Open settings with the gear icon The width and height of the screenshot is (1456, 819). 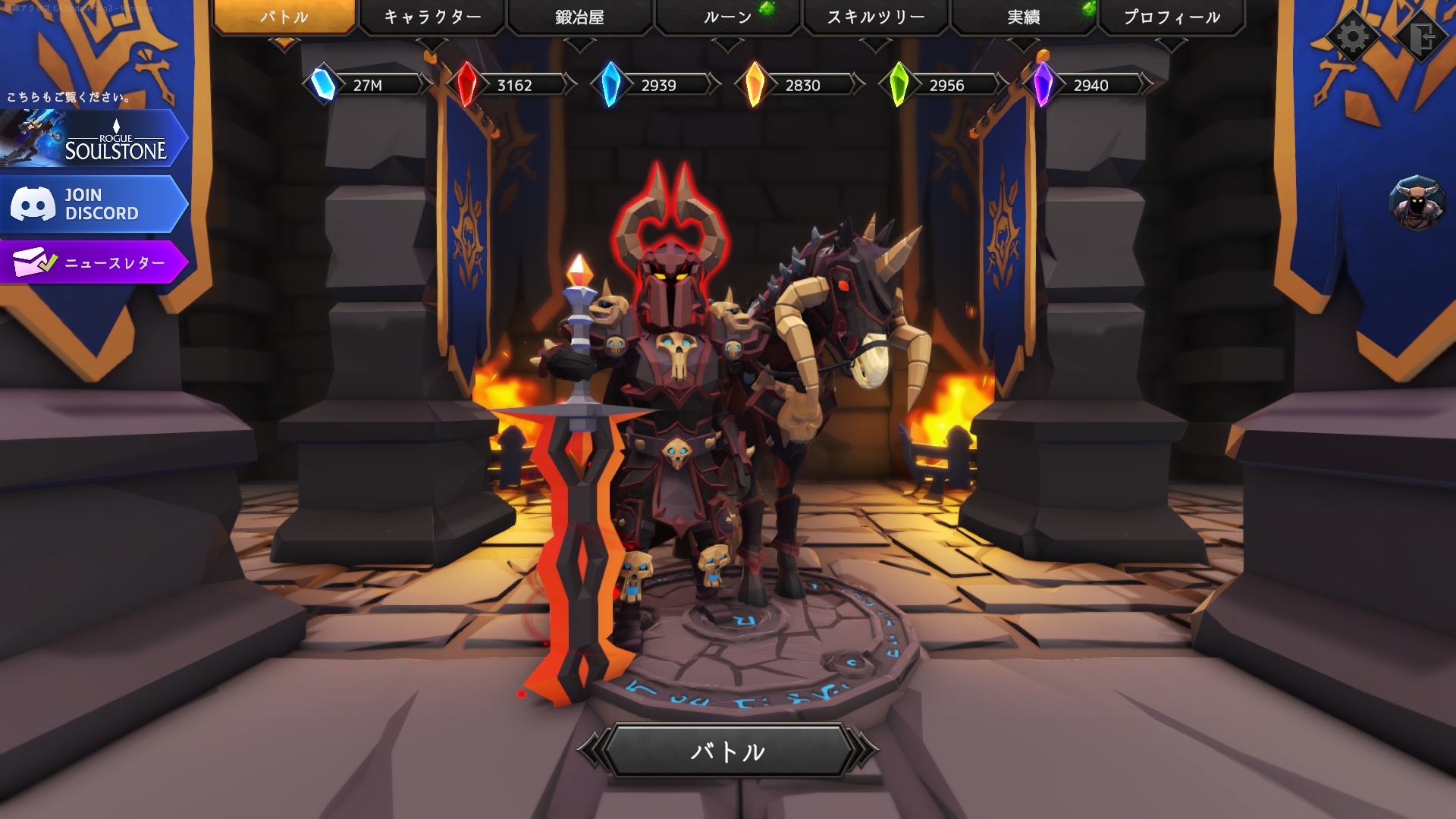(1353, 36)
